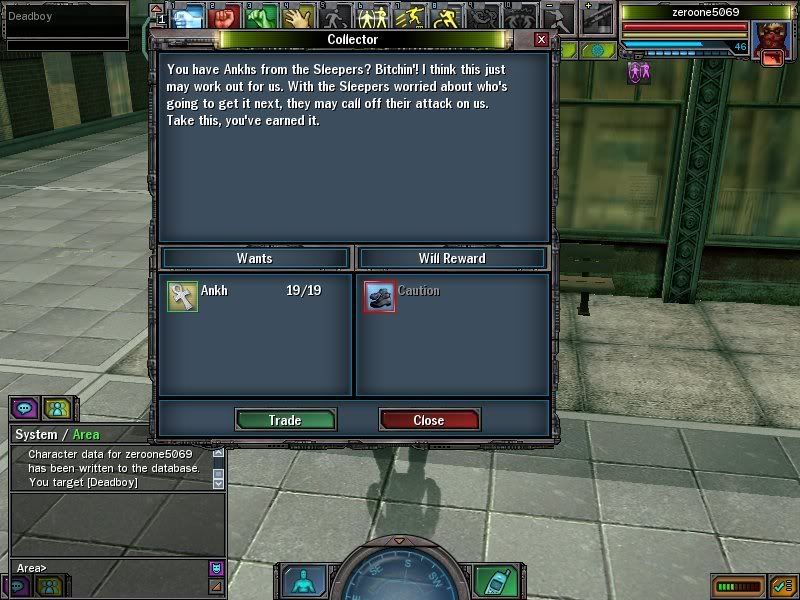Screen dimensions: 800x600
Task: Switch to the Area chat tab
Action: (x=86, y=435)
